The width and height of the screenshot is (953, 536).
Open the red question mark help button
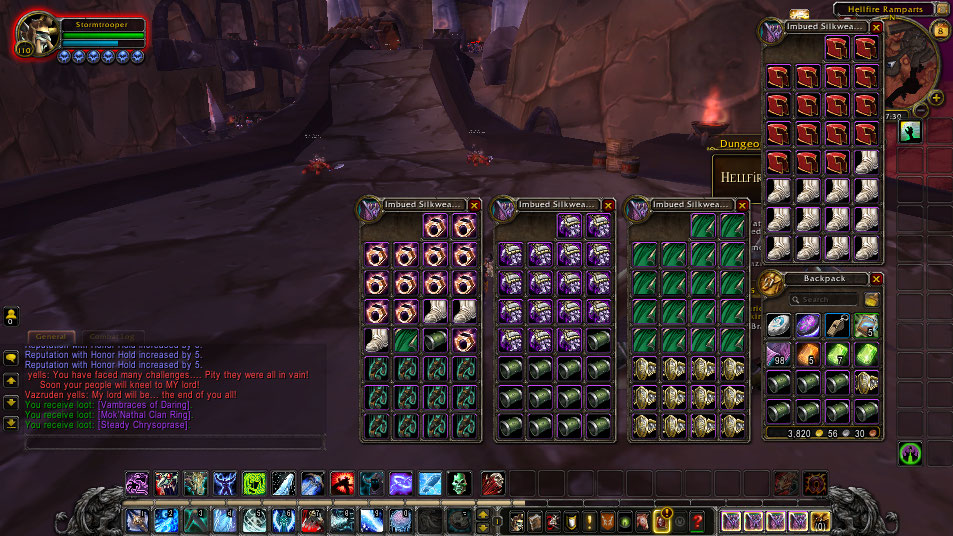[x=697, y=521]
